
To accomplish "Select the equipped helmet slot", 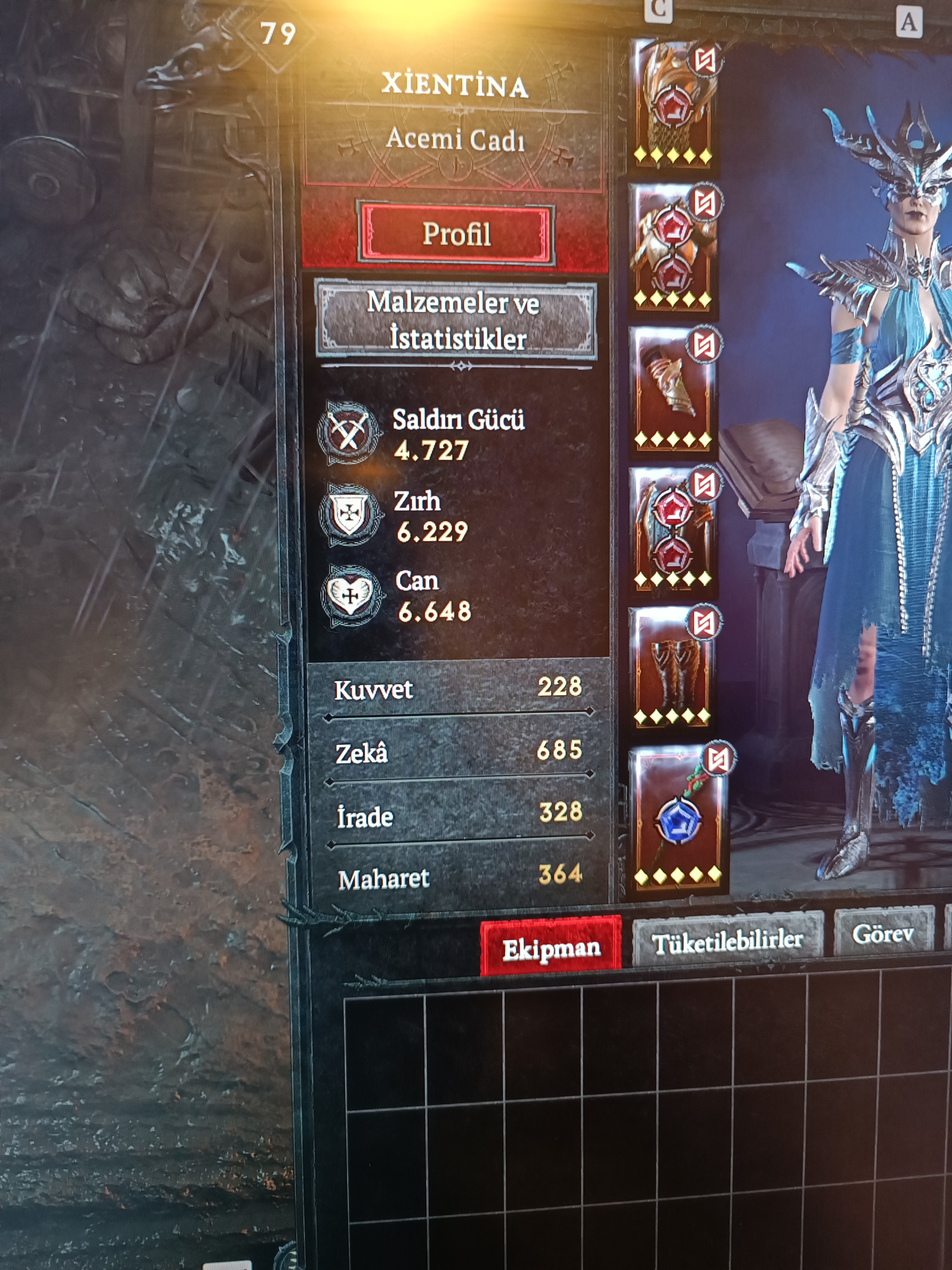I will coord(672,103).
